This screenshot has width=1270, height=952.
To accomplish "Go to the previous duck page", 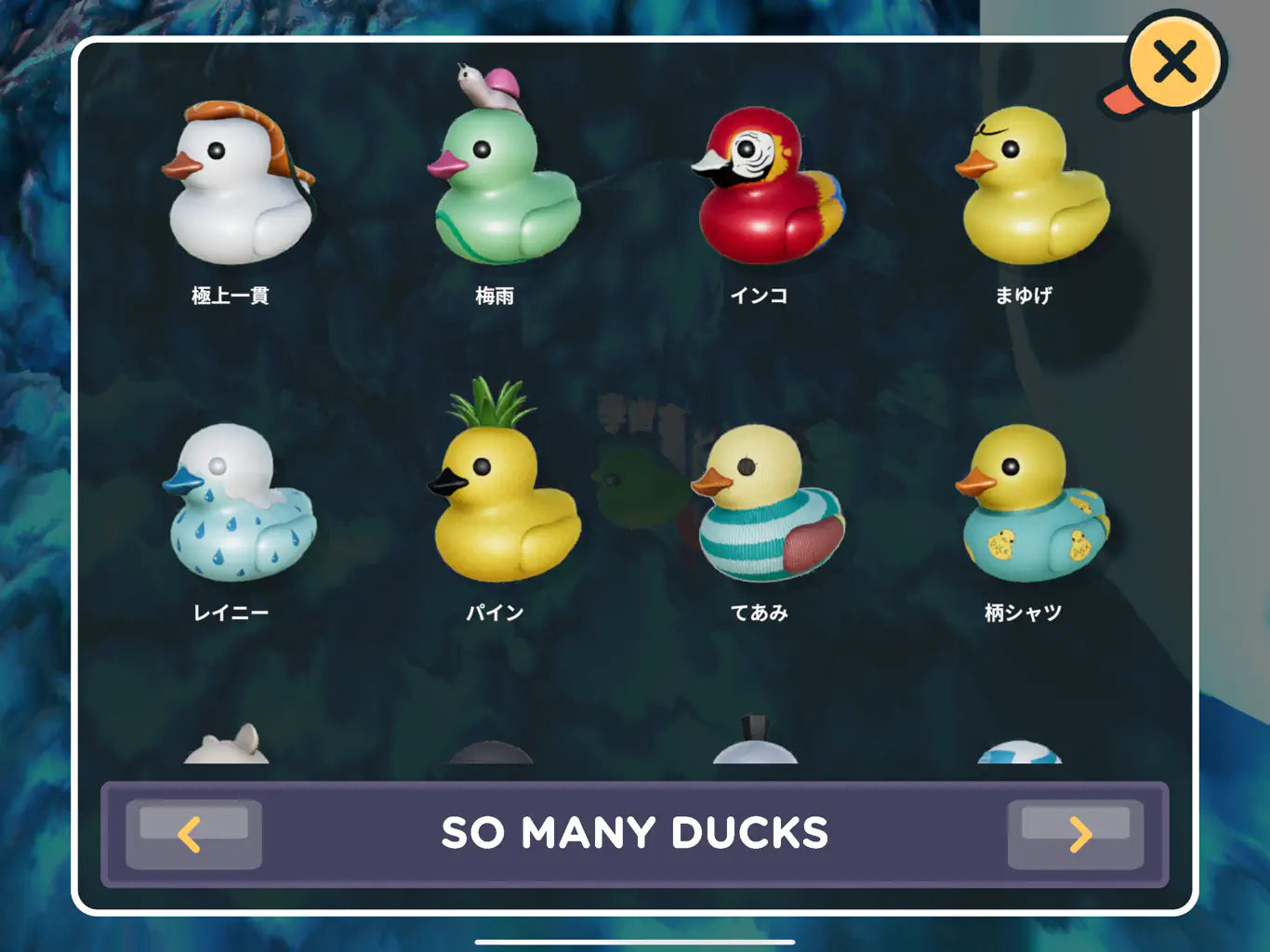I will tap(193, 834).
